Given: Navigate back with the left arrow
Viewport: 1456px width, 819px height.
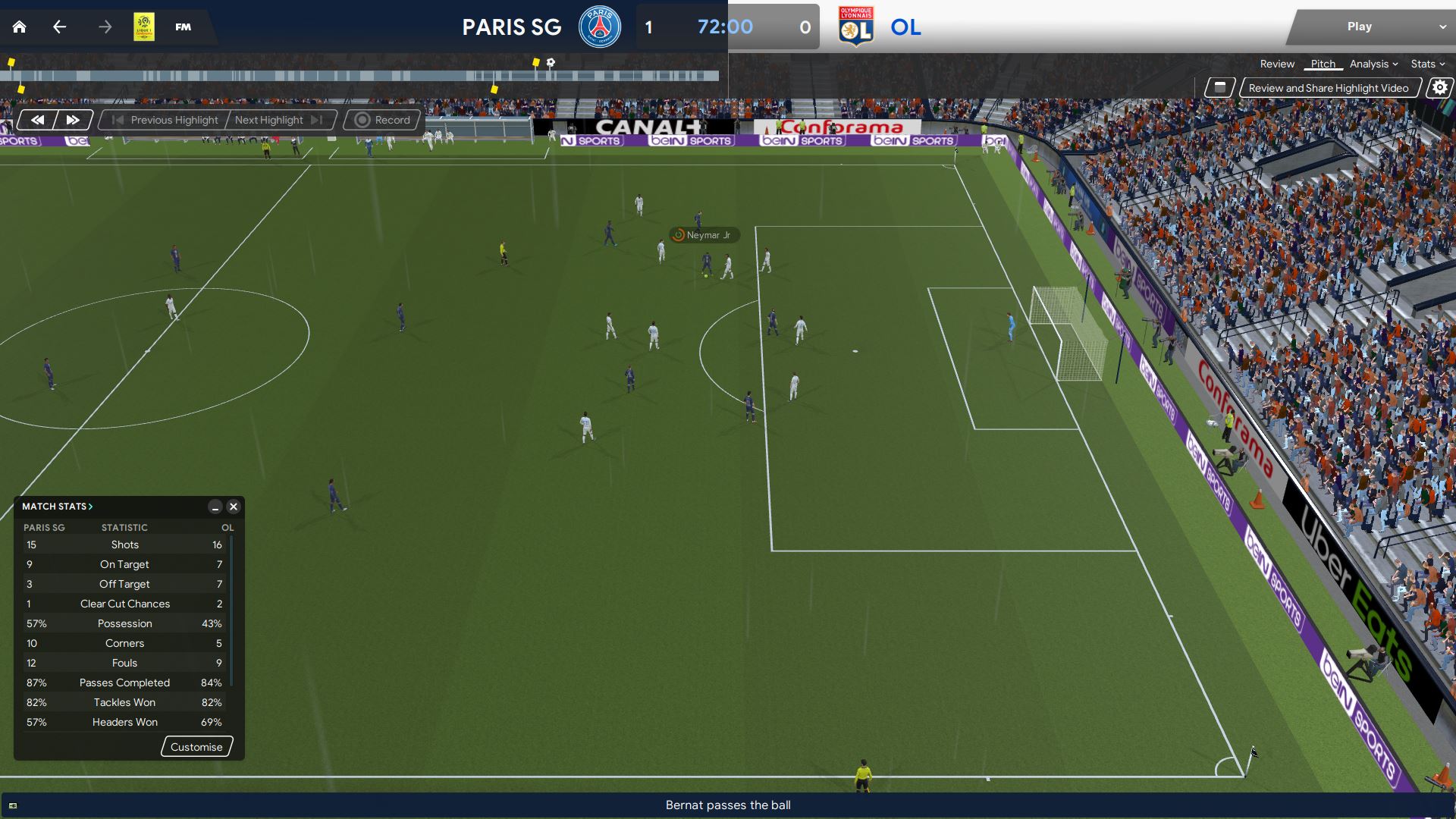Looking at the screenshot, I should 60,27.
